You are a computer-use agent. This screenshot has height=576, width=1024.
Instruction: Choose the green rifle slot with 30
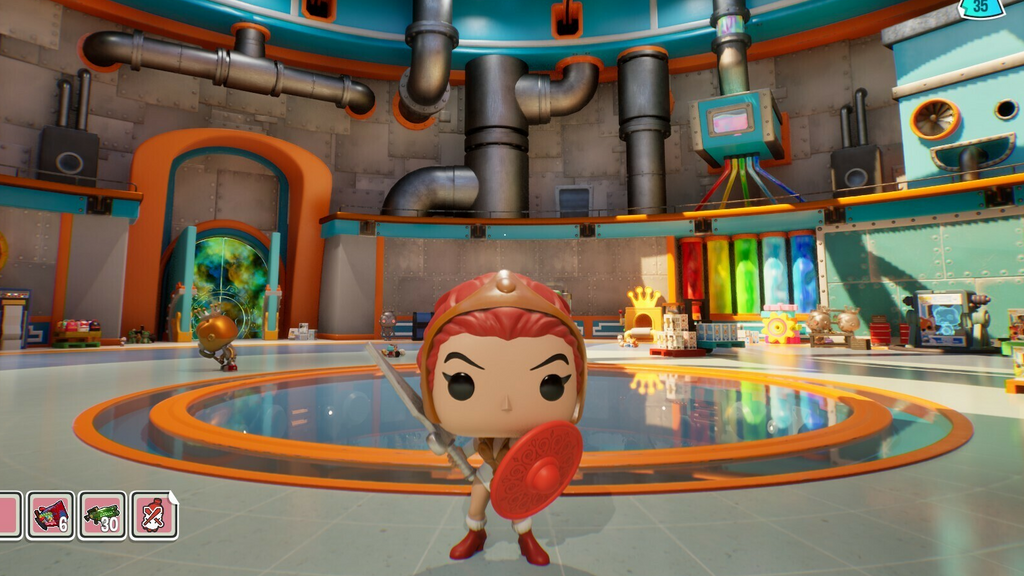tap(102, 515)
